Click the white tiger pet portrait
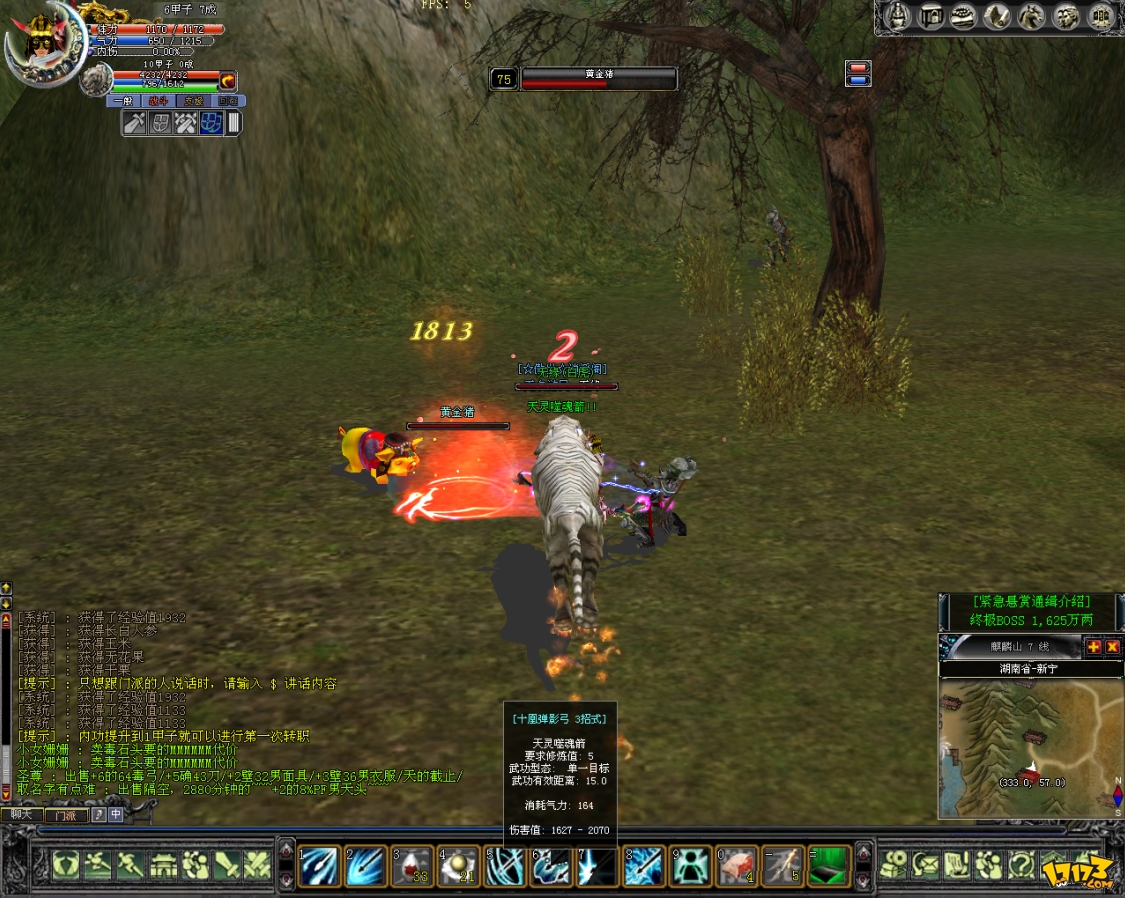This screenshot has width=1125, height=898. [x=97, y=79]
